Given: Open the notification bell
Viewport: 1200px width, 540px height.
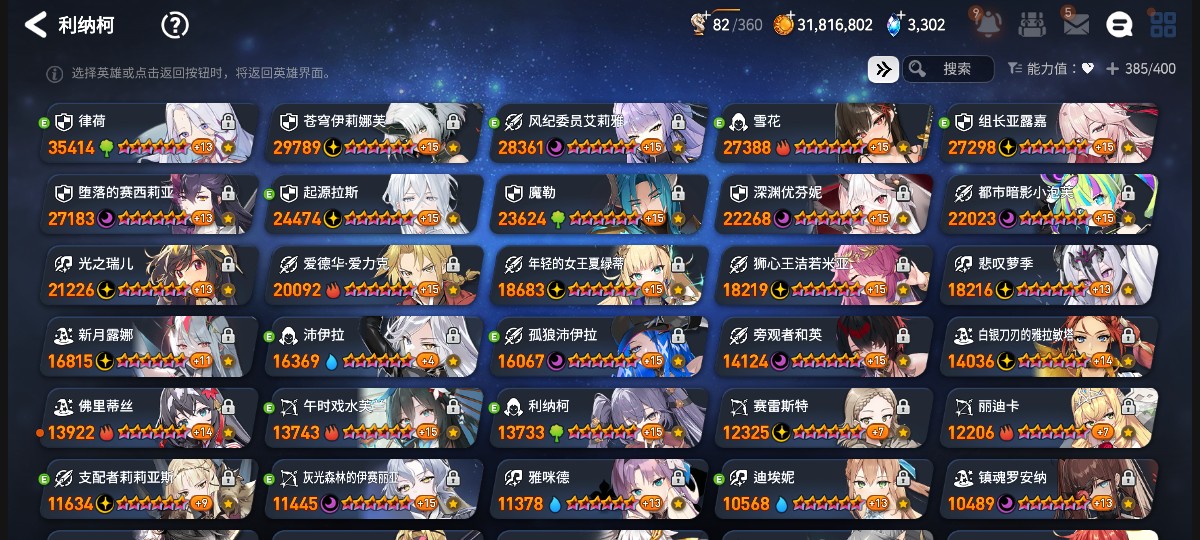Looking at the screenshot, I should coord(988,24).
